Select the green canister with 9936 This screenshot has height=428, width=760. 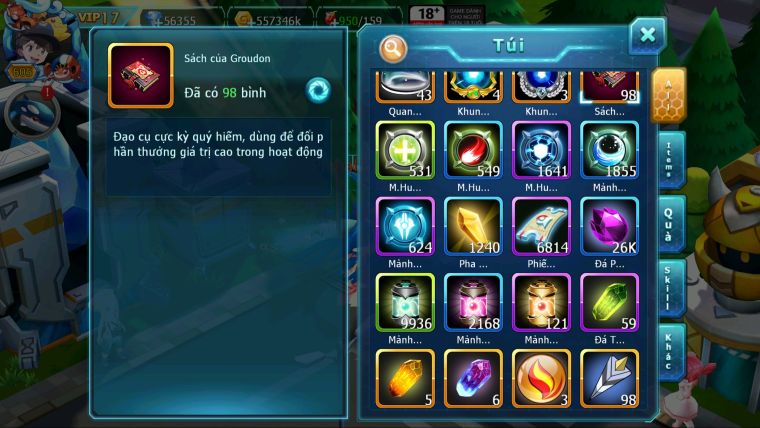[405, 302]
